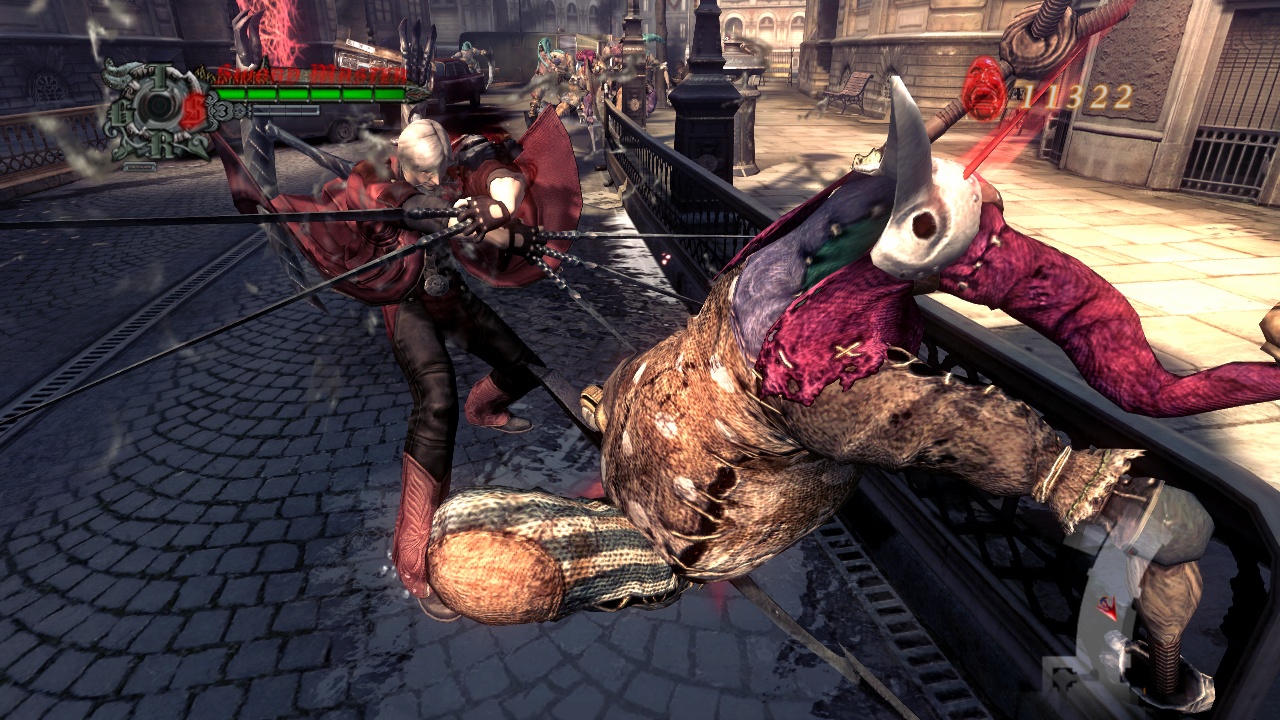Pick the Gunslinger letter on the style emblem
1280x720 pixels.
(x=121, y=110)
